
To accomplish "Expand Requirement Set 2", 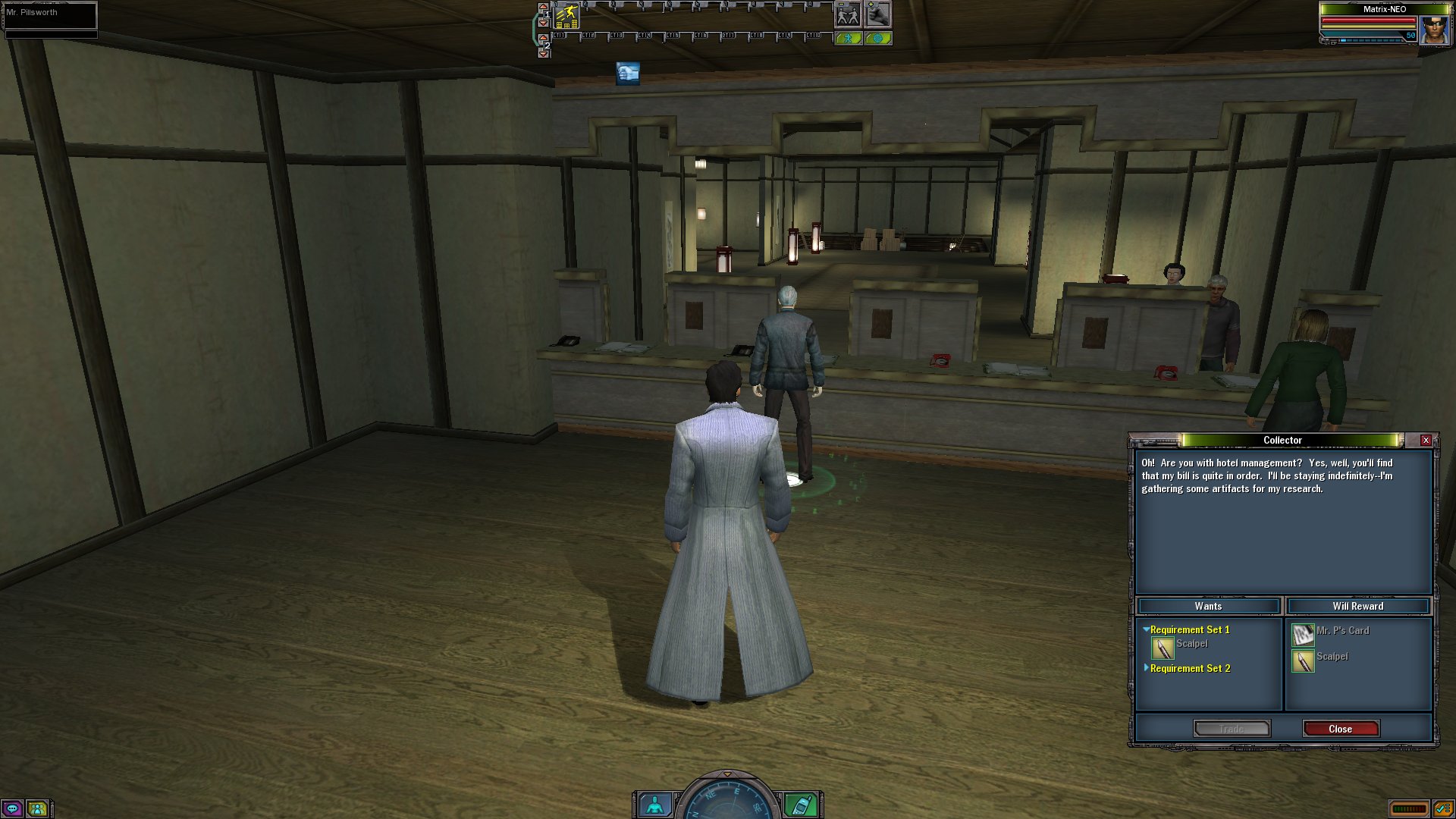I will click(1147, 668).
